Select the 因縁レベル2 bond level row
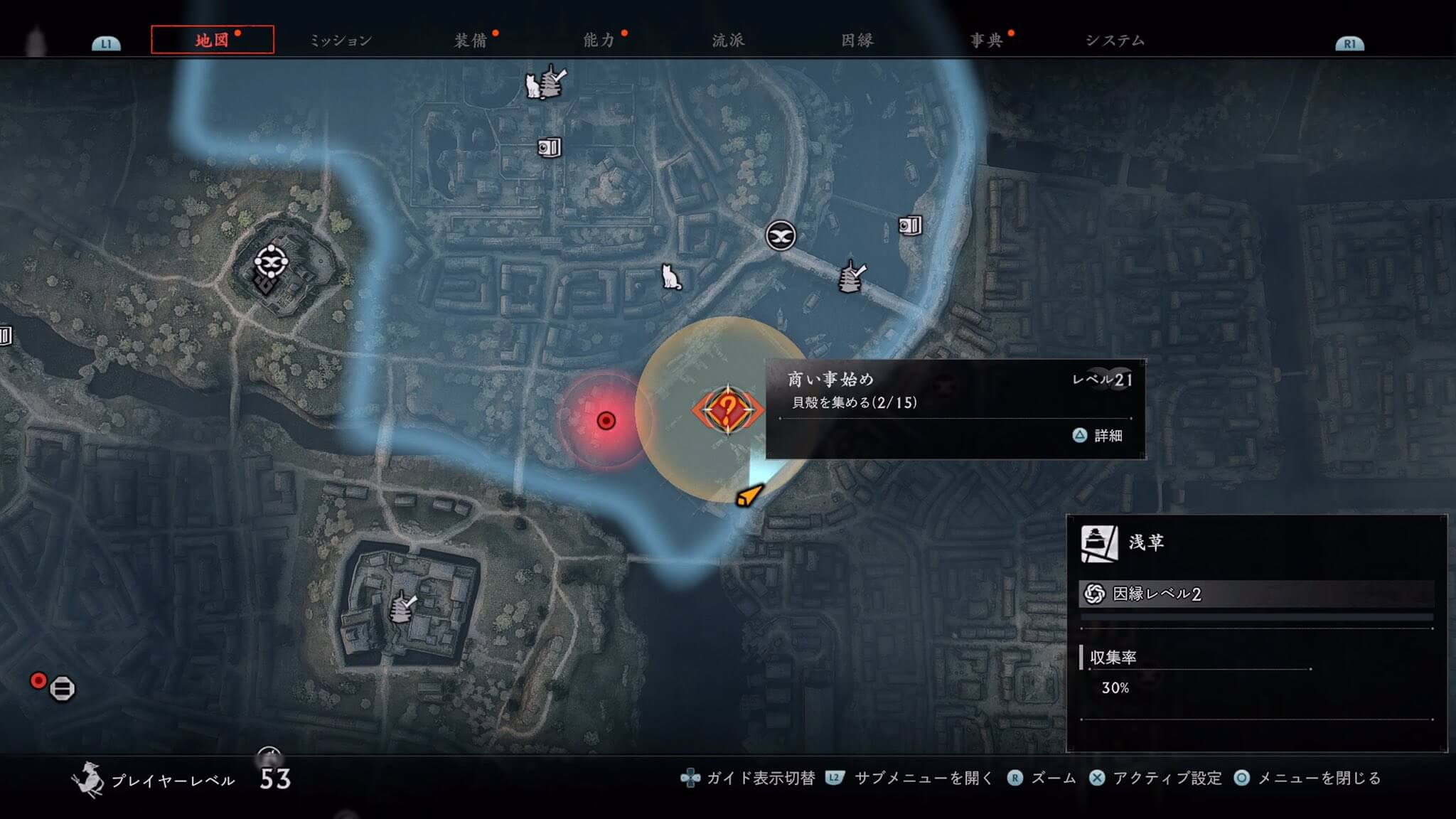The width and height of the screenshot is (1456, 819). (x=1256, y=594)
